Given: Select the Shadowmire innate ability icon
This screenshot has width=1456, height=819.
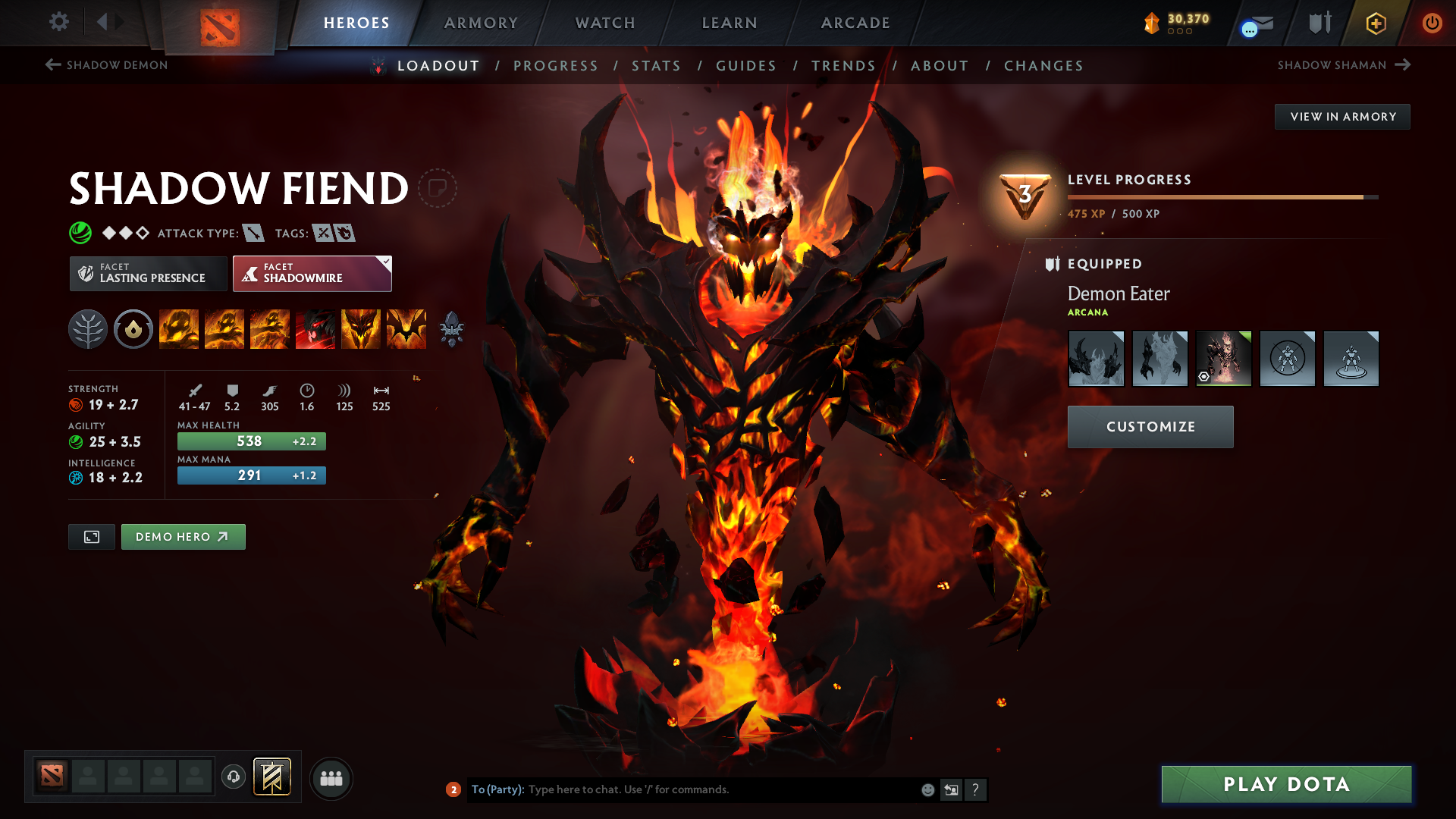Looking at the screenshot, I should [133, 329].
